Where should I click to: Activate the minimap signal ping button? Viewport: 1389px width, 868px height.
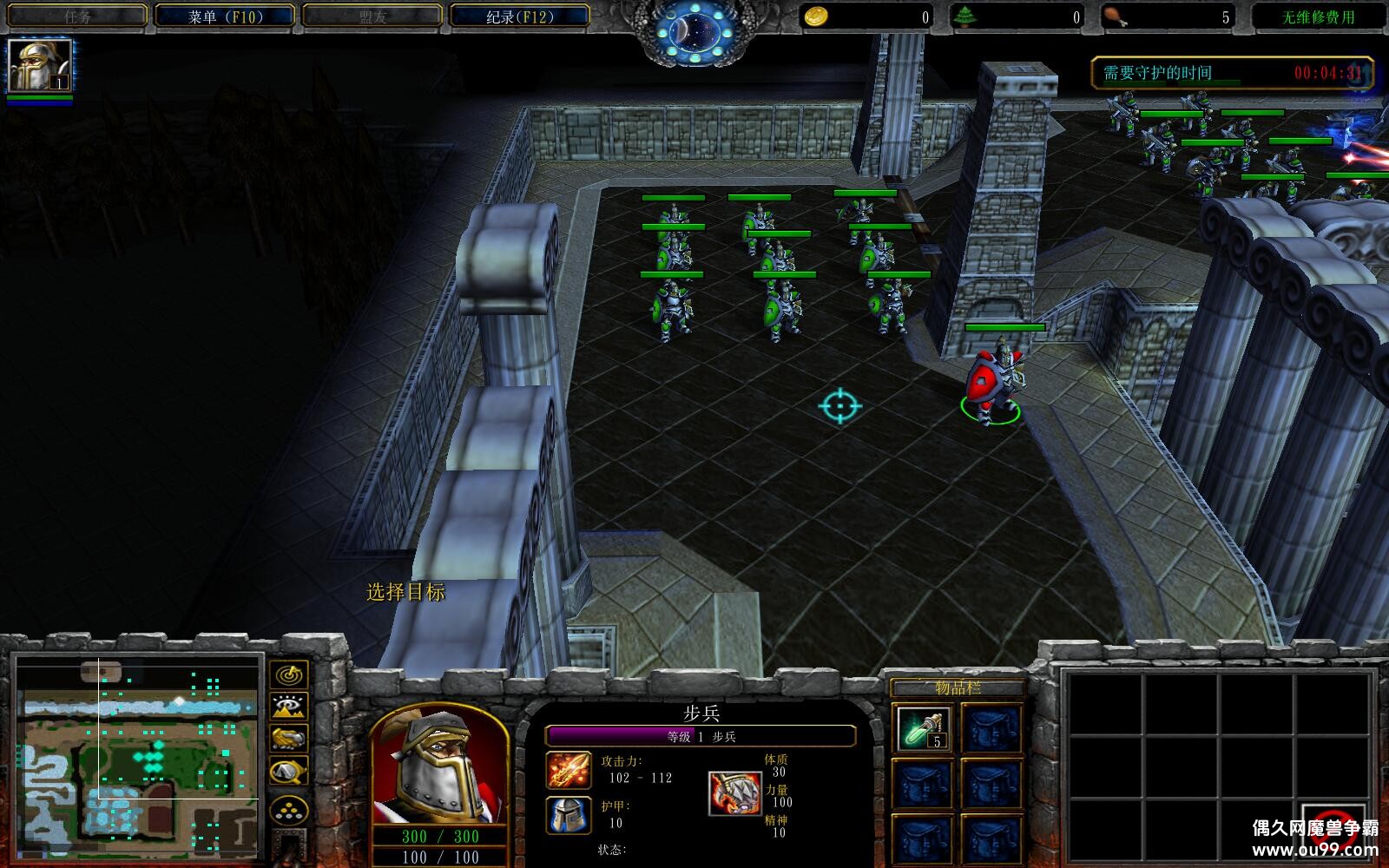[x=289, y=674]
